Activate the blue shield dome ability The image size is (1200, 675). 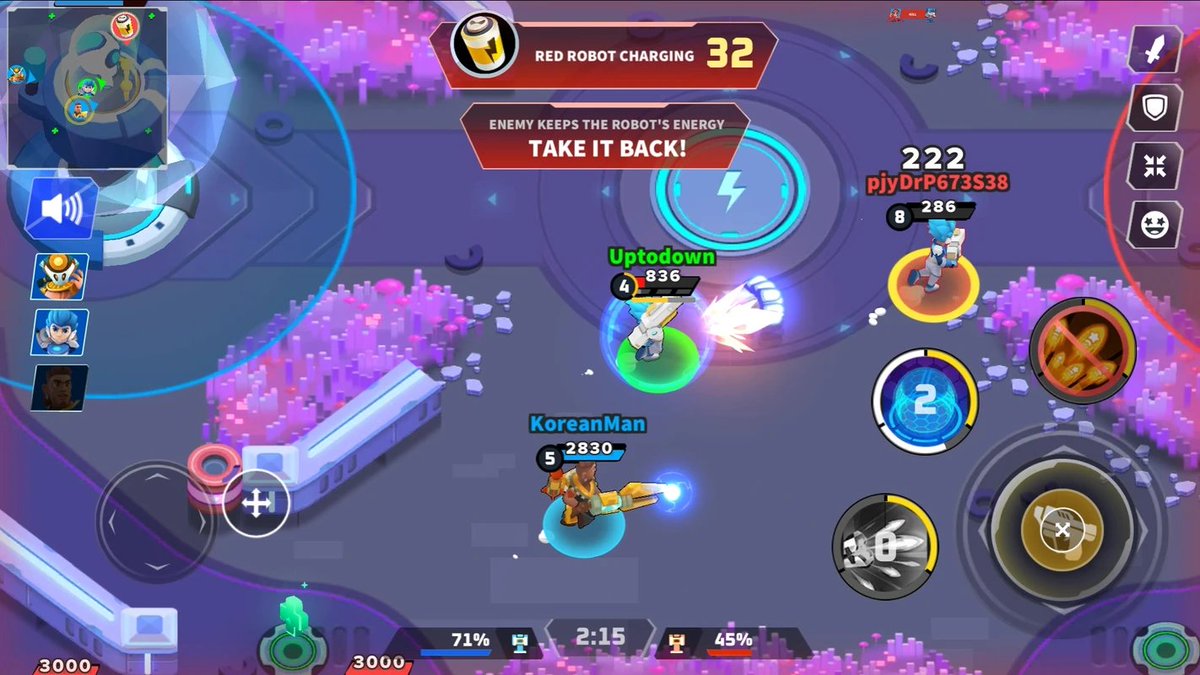(925, 401)
